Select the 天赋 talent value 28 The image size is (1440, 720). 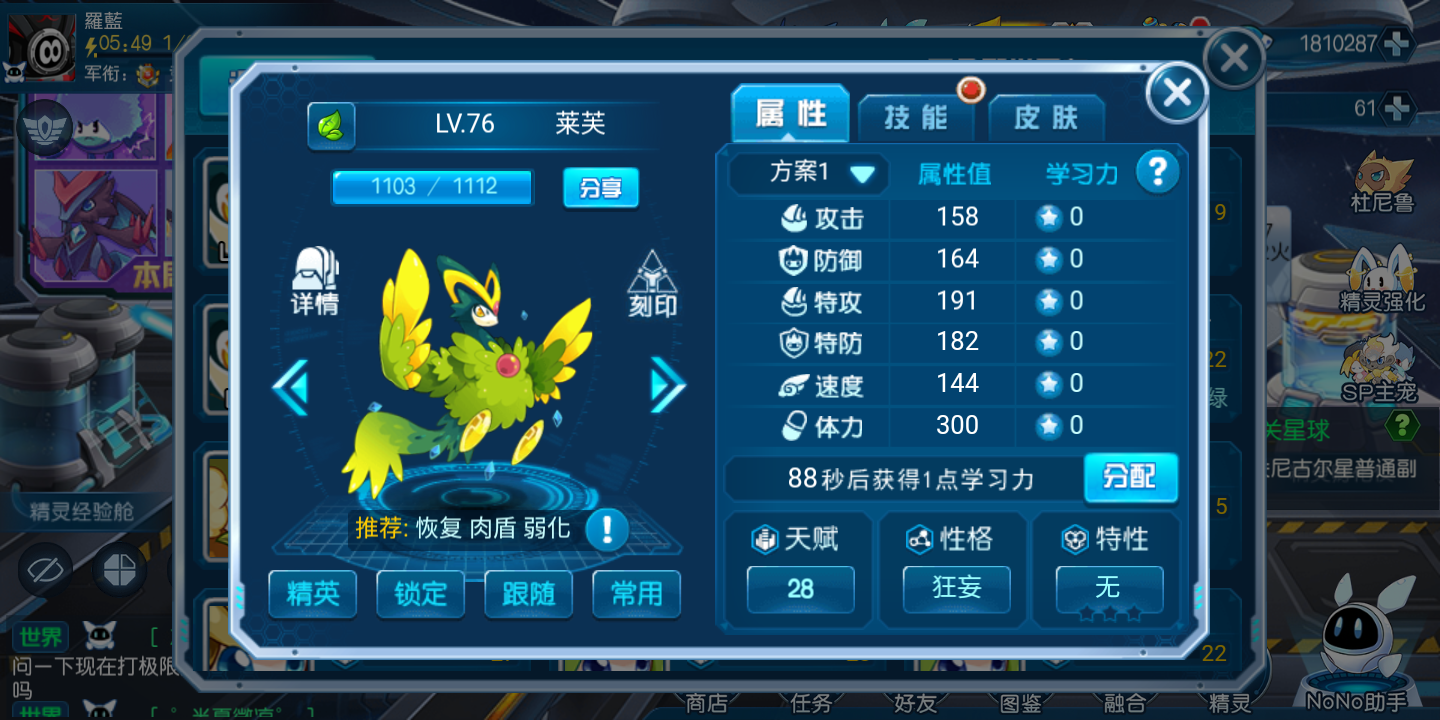800,589
